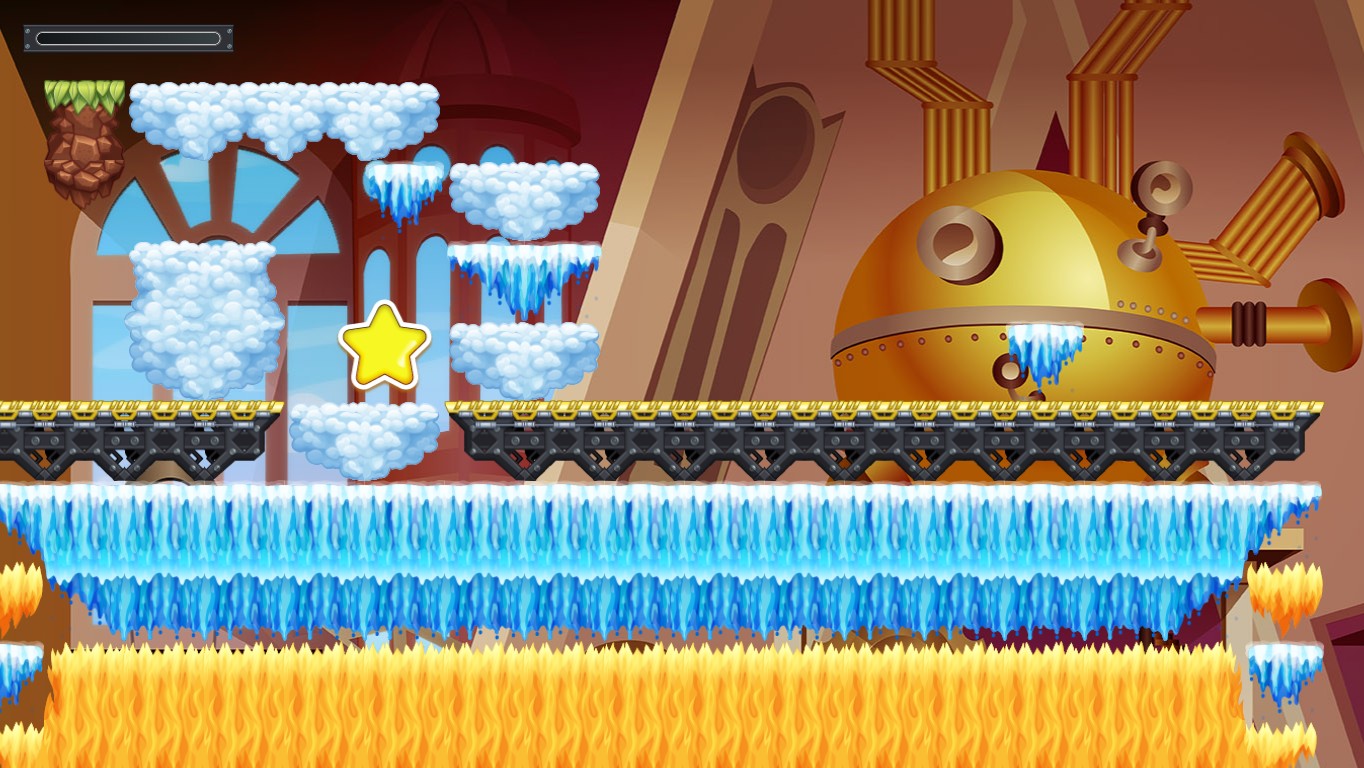Click the progress bar in the top-left

128,37
